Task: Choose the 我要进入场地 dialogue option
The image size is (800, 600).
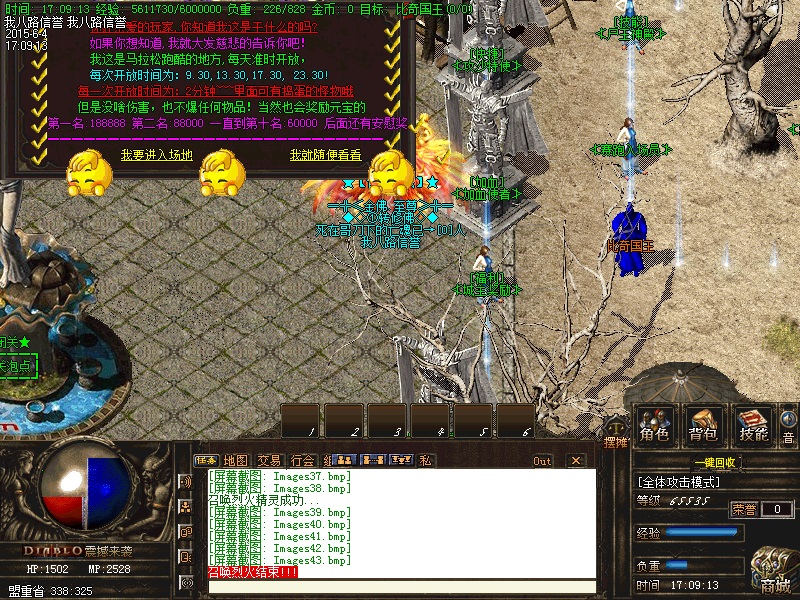Action: 157,155
